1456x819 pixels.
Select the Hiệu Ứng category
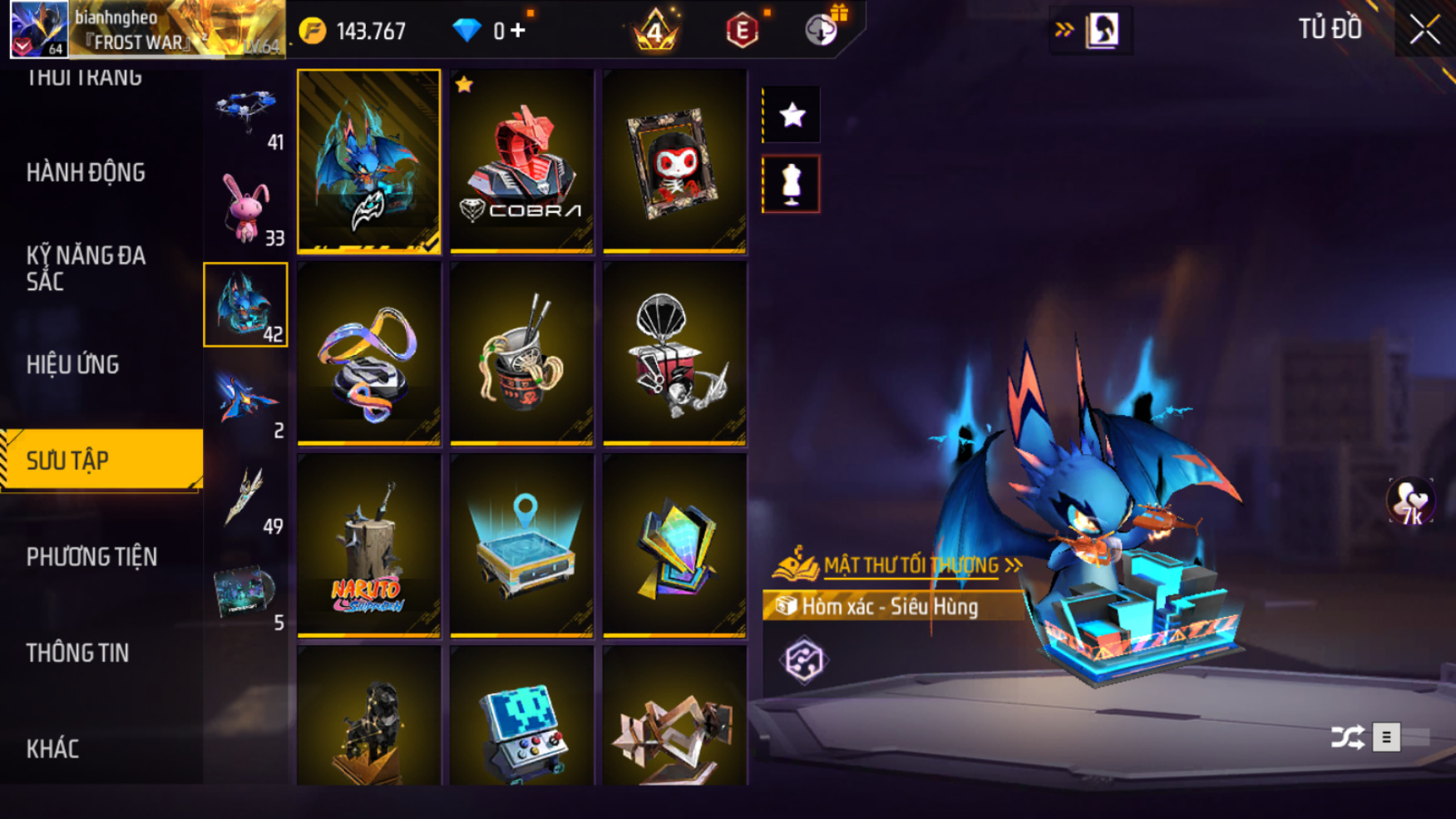[x=73, y=365]
